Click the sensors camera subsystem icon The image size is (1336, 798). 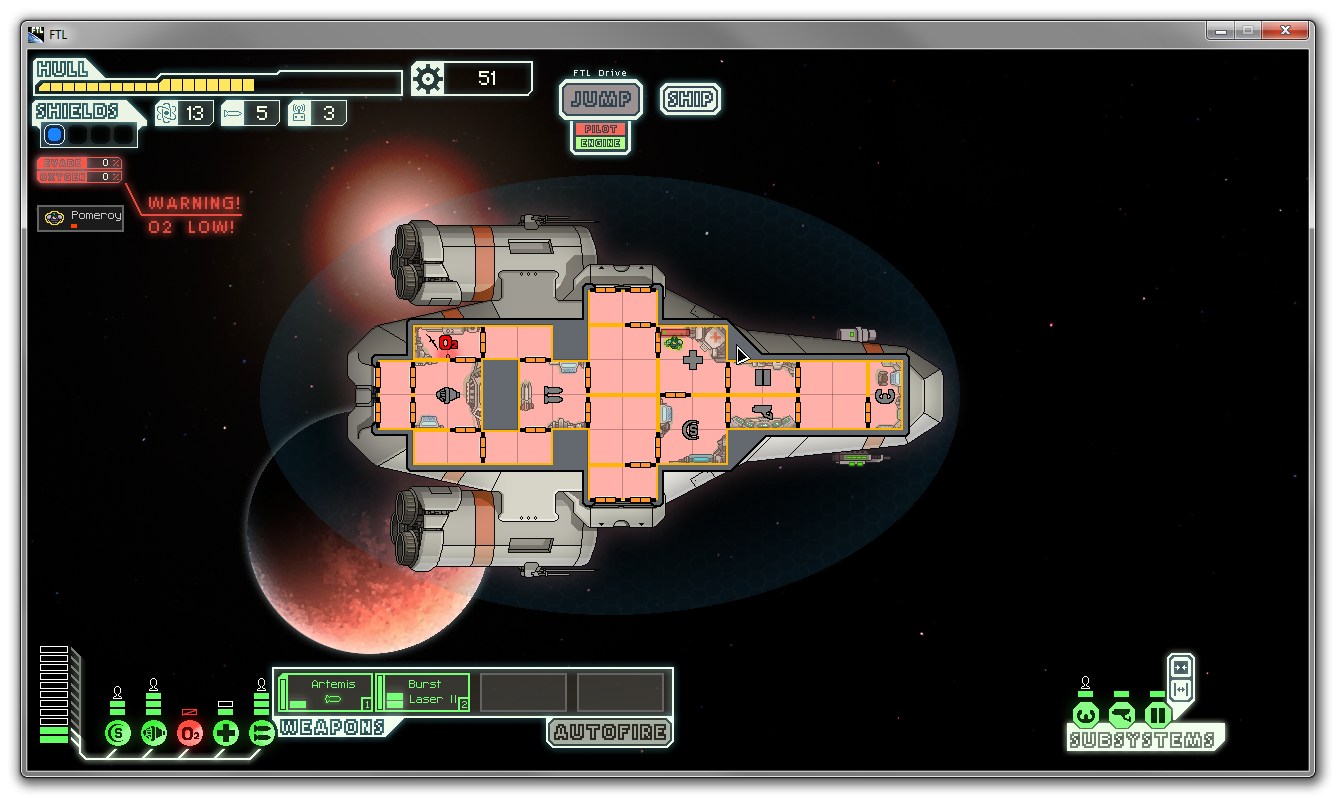point(1122,715)
